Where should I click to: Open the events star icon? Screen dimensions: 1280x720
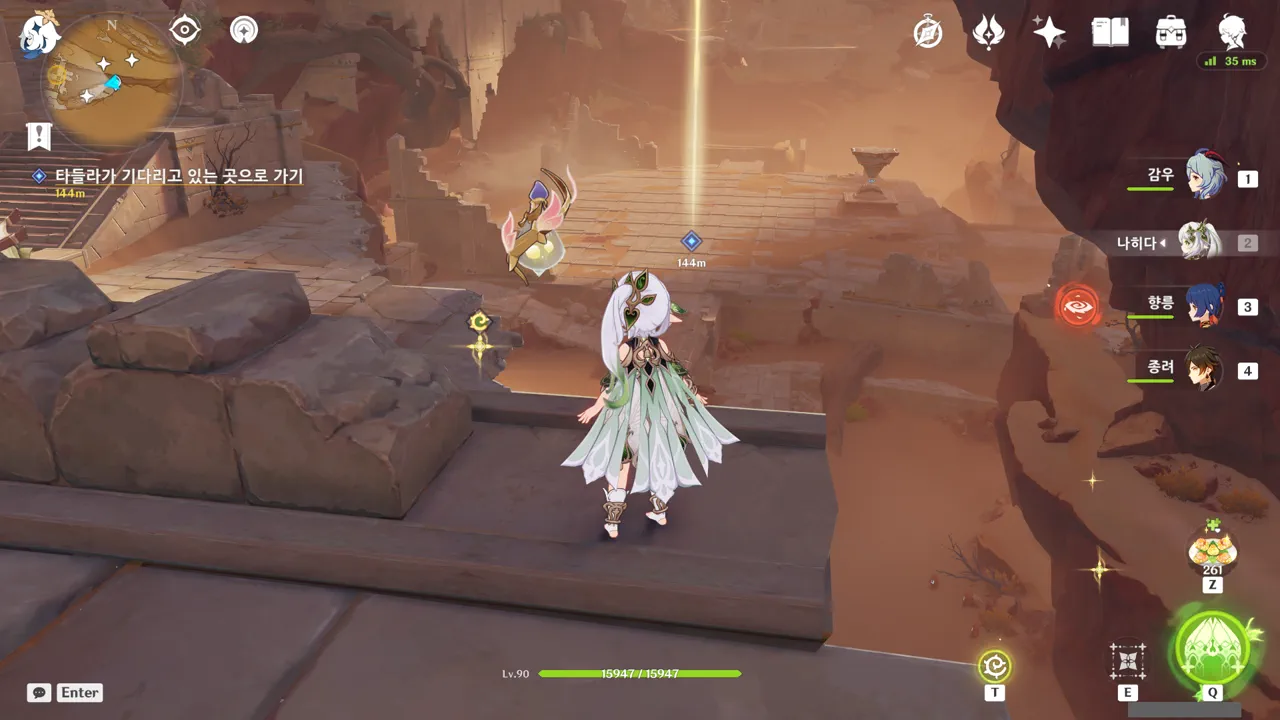(988, 32)
